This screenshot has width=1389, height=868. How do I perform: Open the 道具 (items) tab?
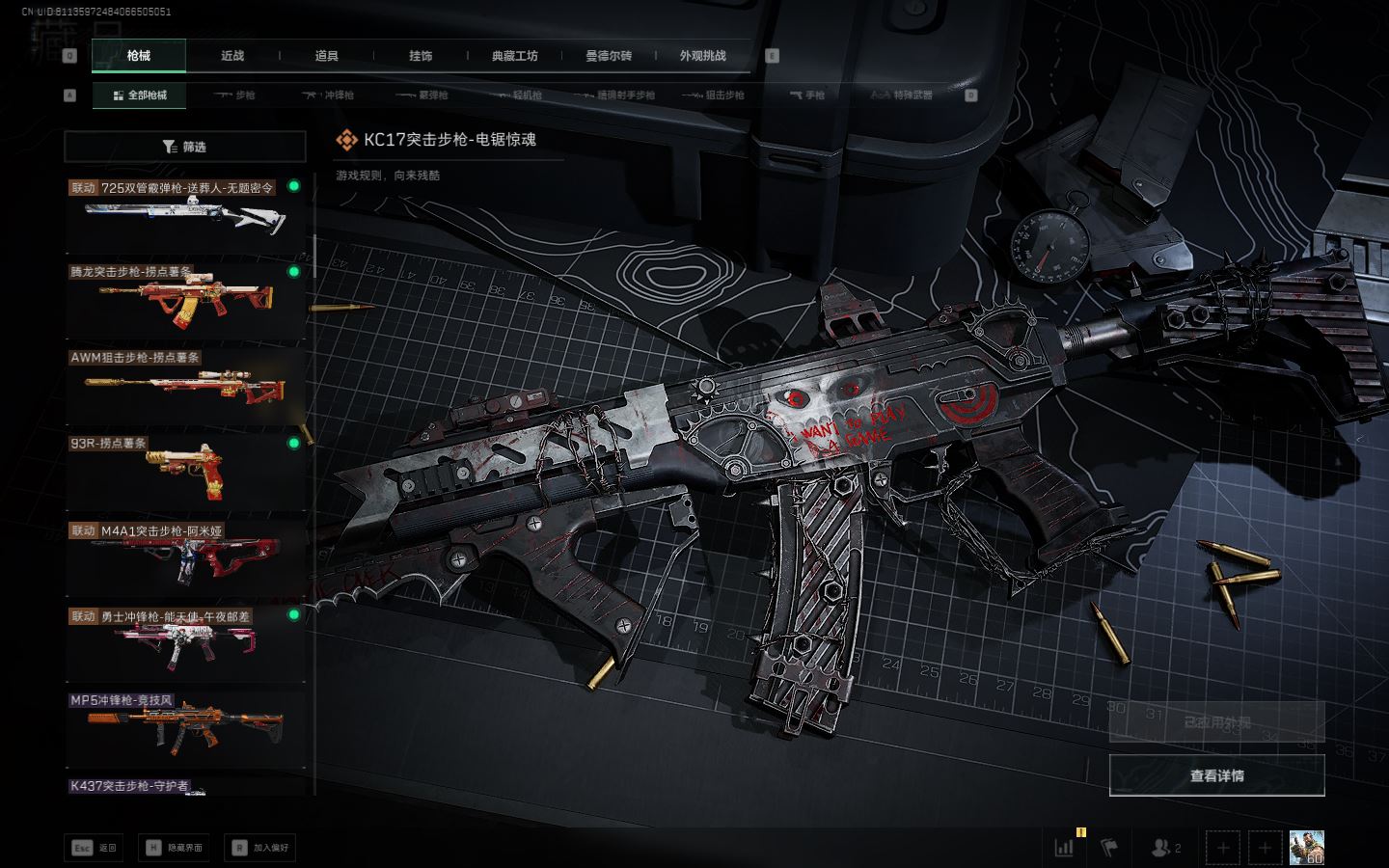click(x=327, y=56)
